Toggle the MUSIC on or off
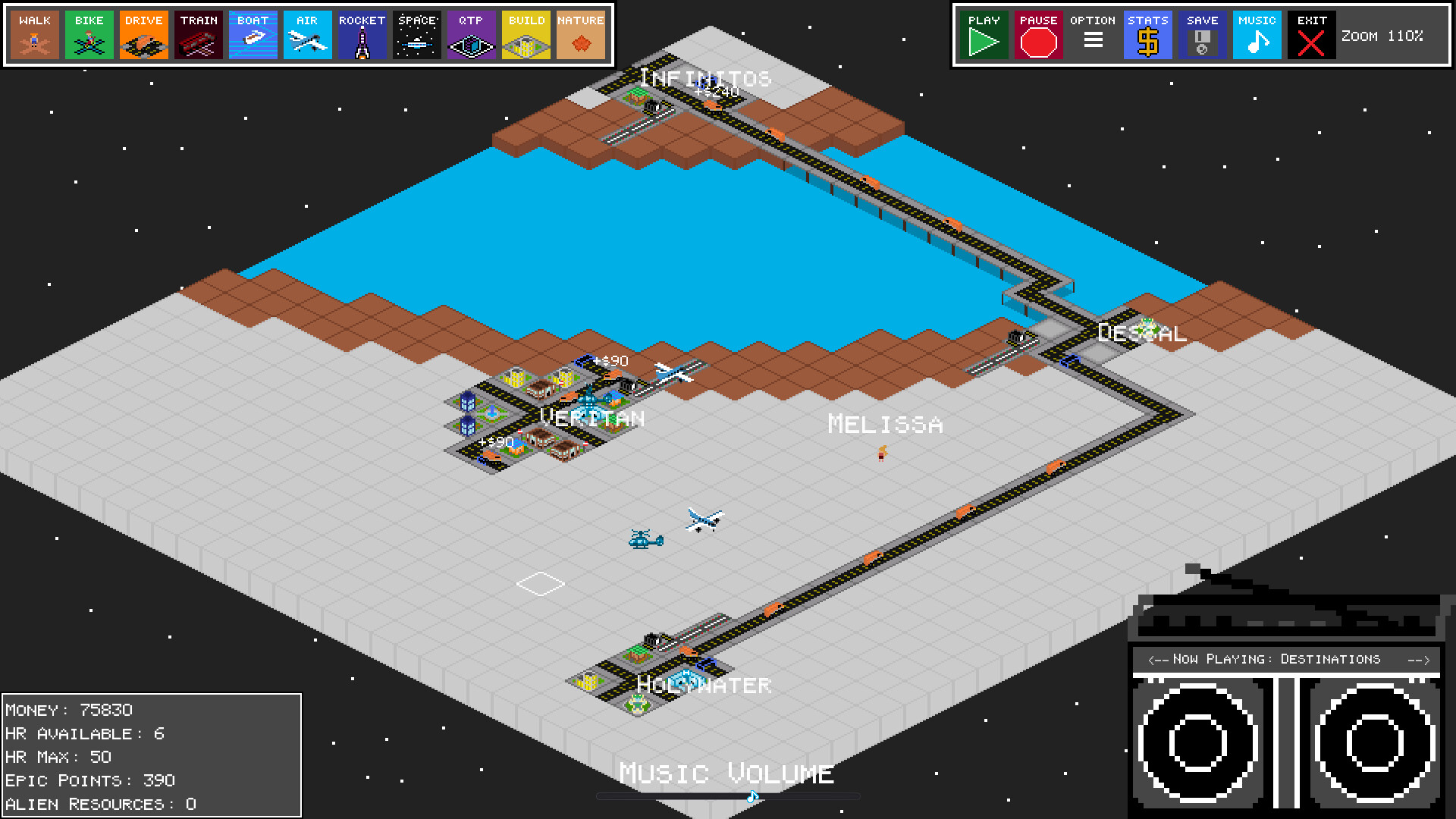The width and height of the screenshot is (1456, 819). click(1256, 34)
